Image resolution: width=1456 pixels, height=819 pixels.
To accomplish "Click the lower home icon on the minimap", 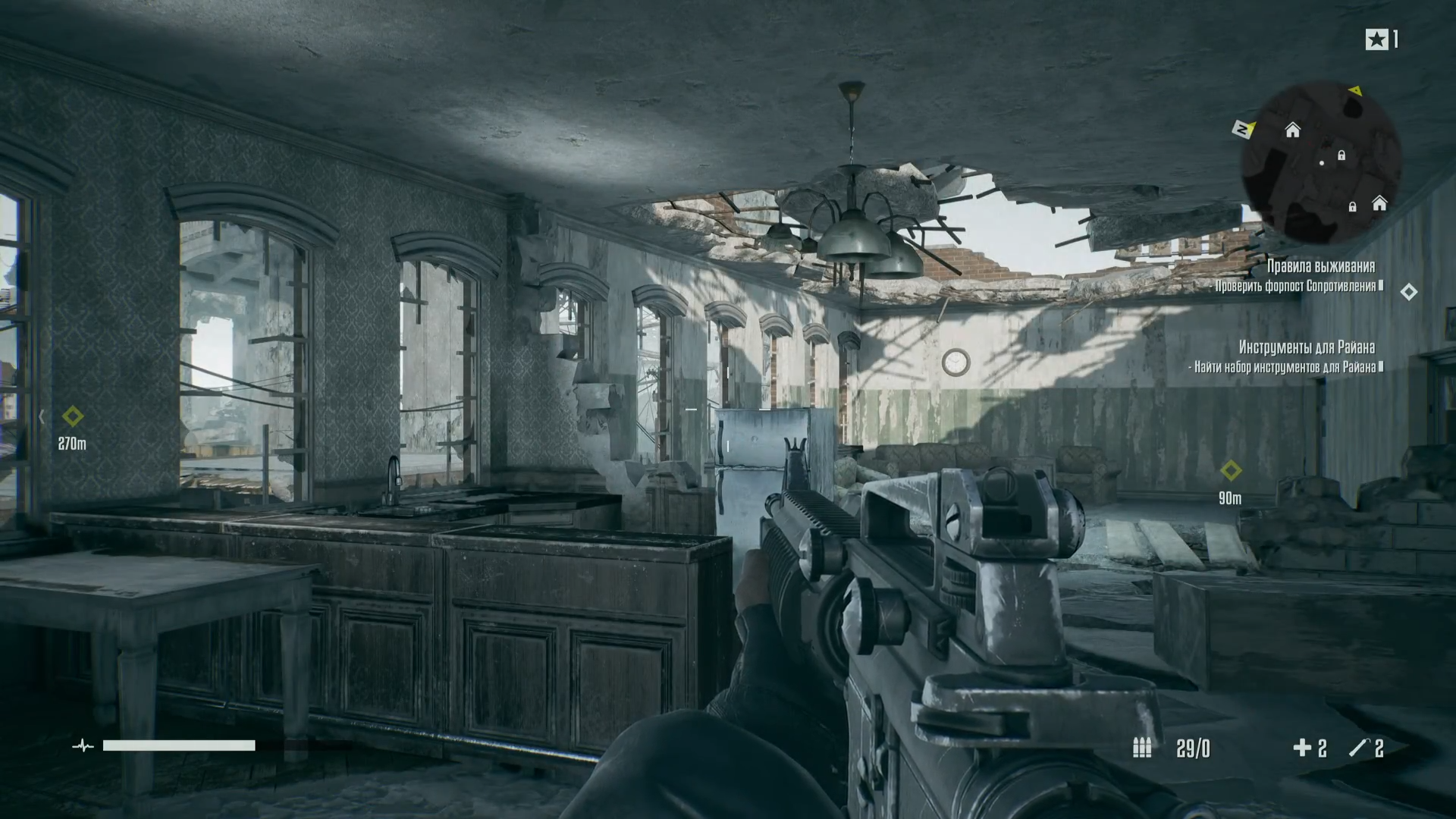I will click(x=1379, y=205).
